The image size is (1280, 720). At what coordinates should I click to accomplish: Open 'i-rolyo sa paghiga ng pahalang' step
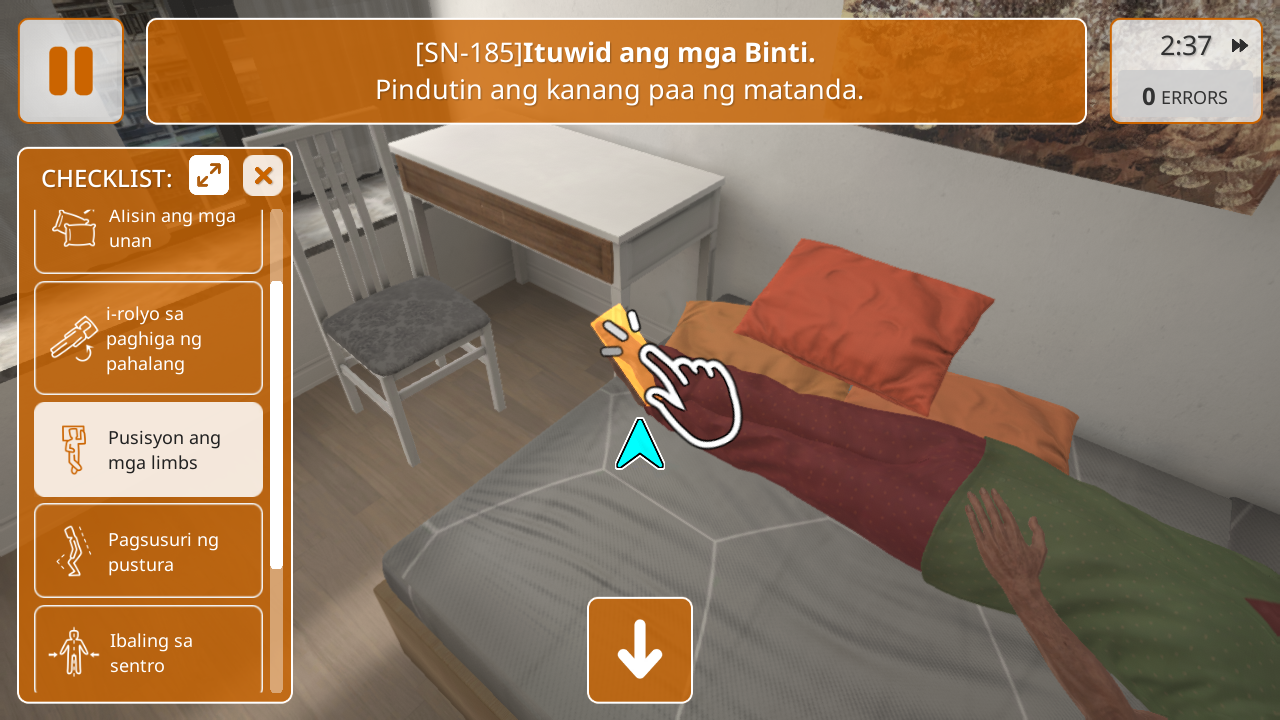click(x=148, y=338)
